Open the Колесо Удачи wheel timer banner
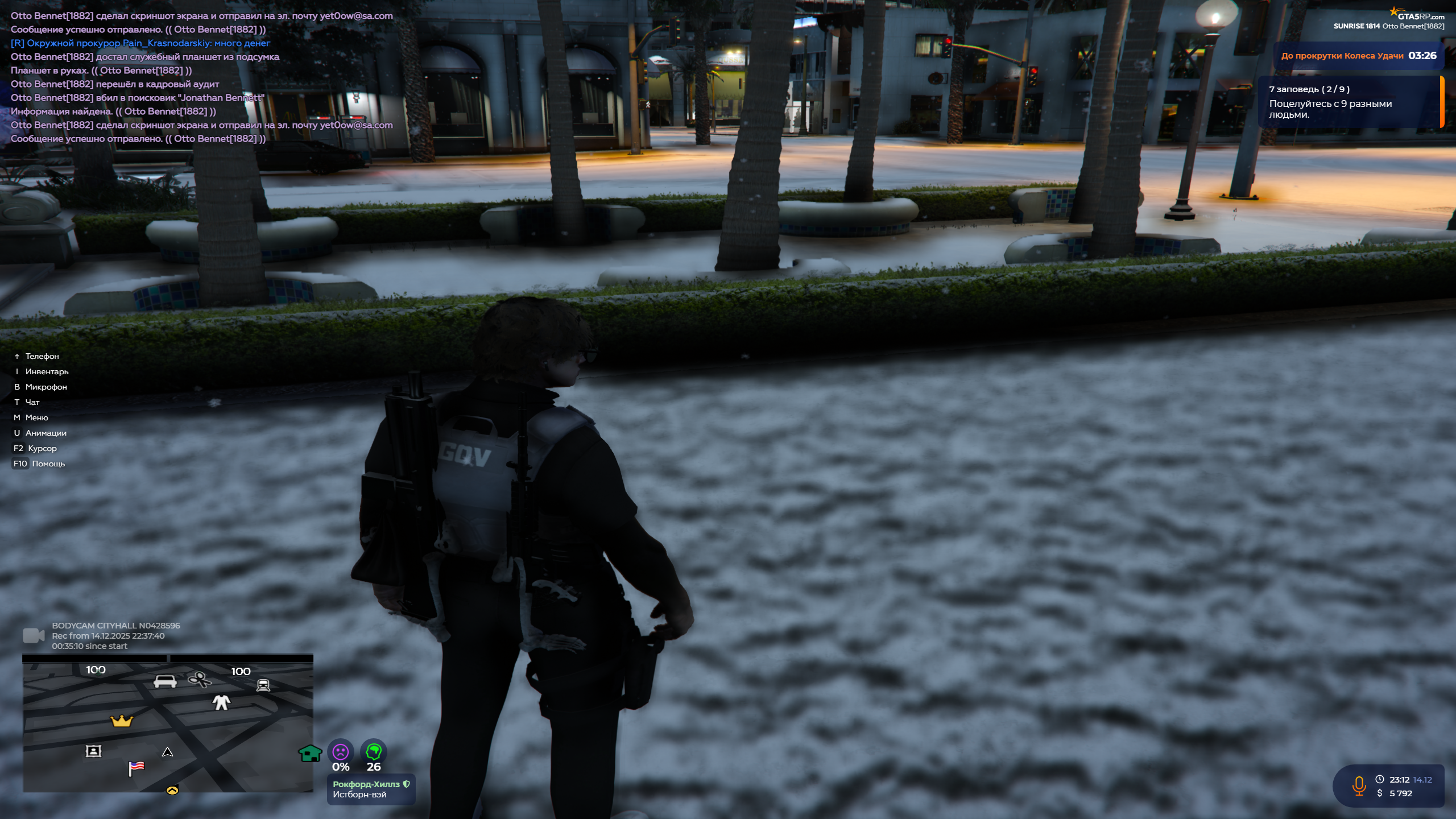The image size is (1456, 819). (x=1358, y=56)
